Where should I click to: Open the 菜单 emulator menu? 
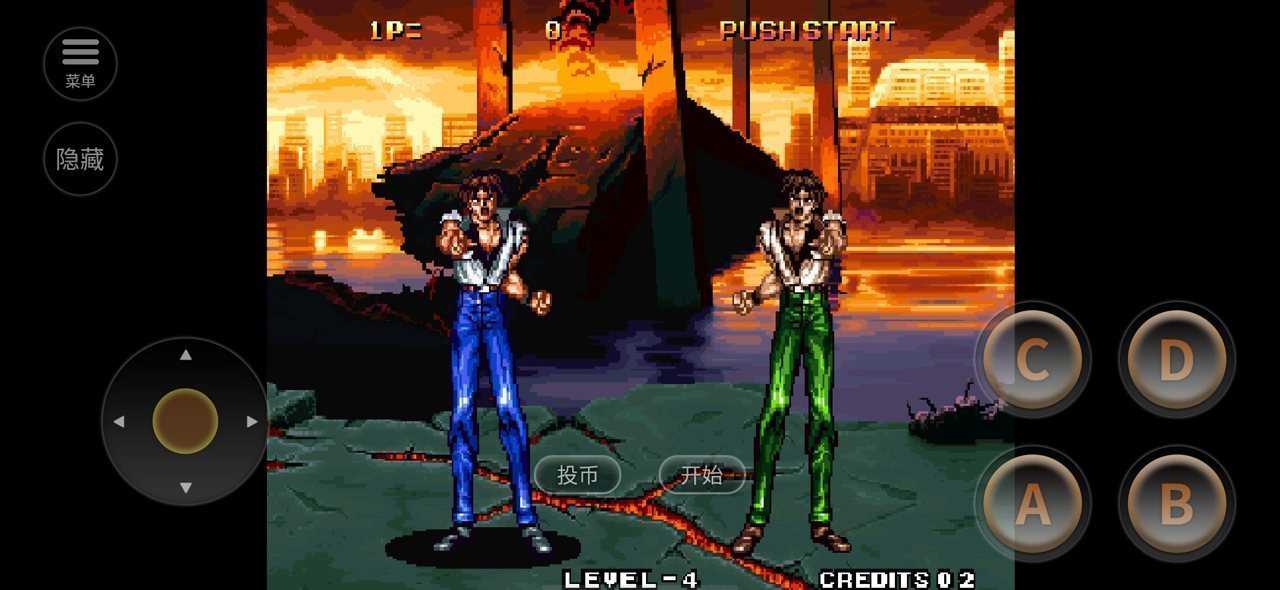pyautogui.click(x=80, y=63)
